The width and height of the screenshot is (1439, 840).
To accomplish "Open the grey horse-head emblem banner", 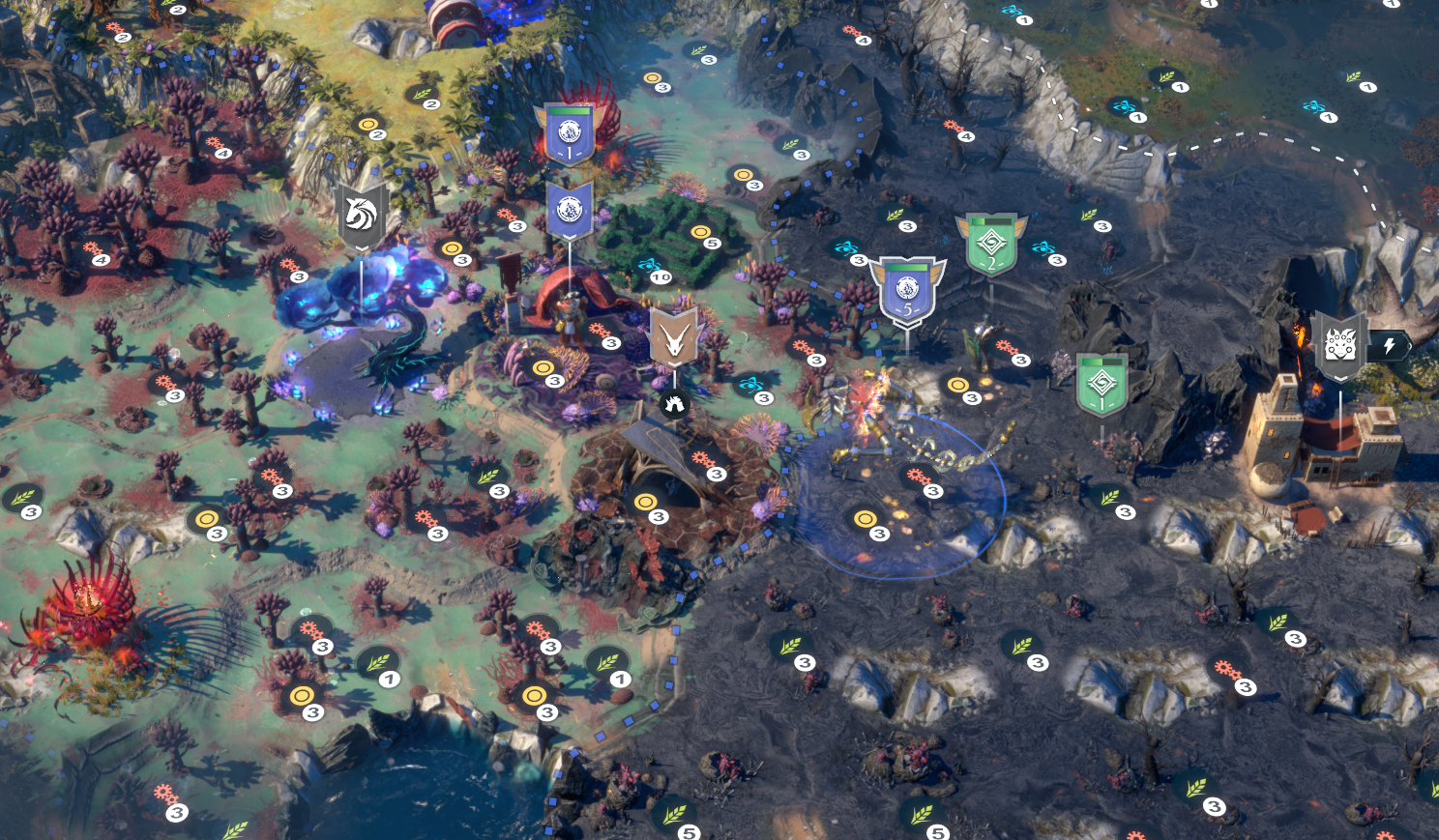I will 361,216.
